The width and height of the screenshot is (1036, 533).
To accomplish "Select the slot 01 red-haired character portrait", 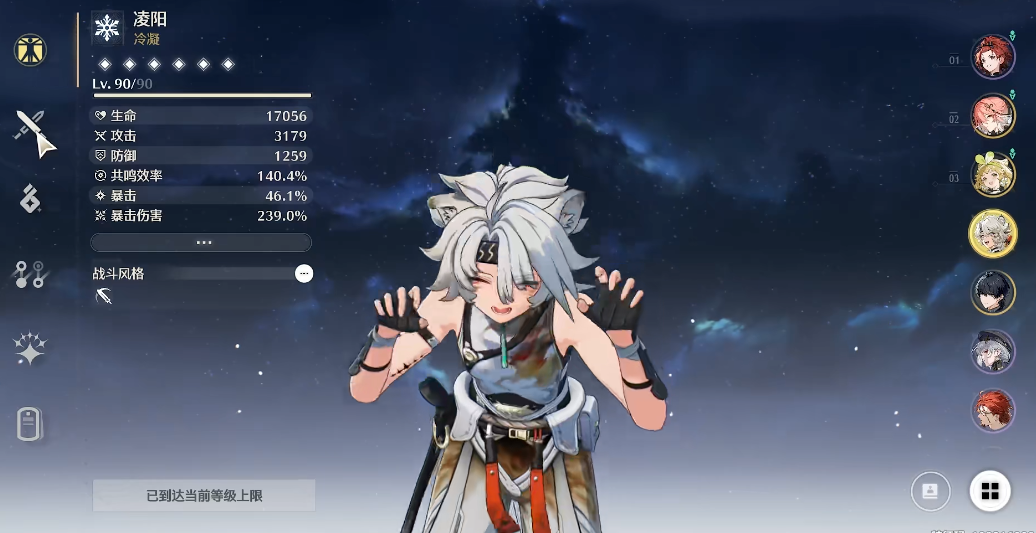I will point(992,58).
